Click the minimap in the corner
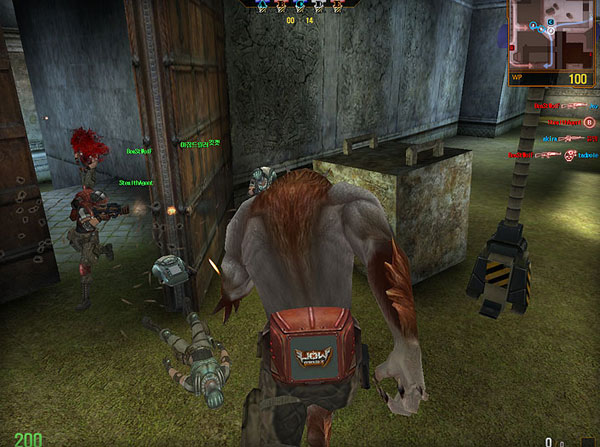 pyautogui.click(x=552, y=33)
